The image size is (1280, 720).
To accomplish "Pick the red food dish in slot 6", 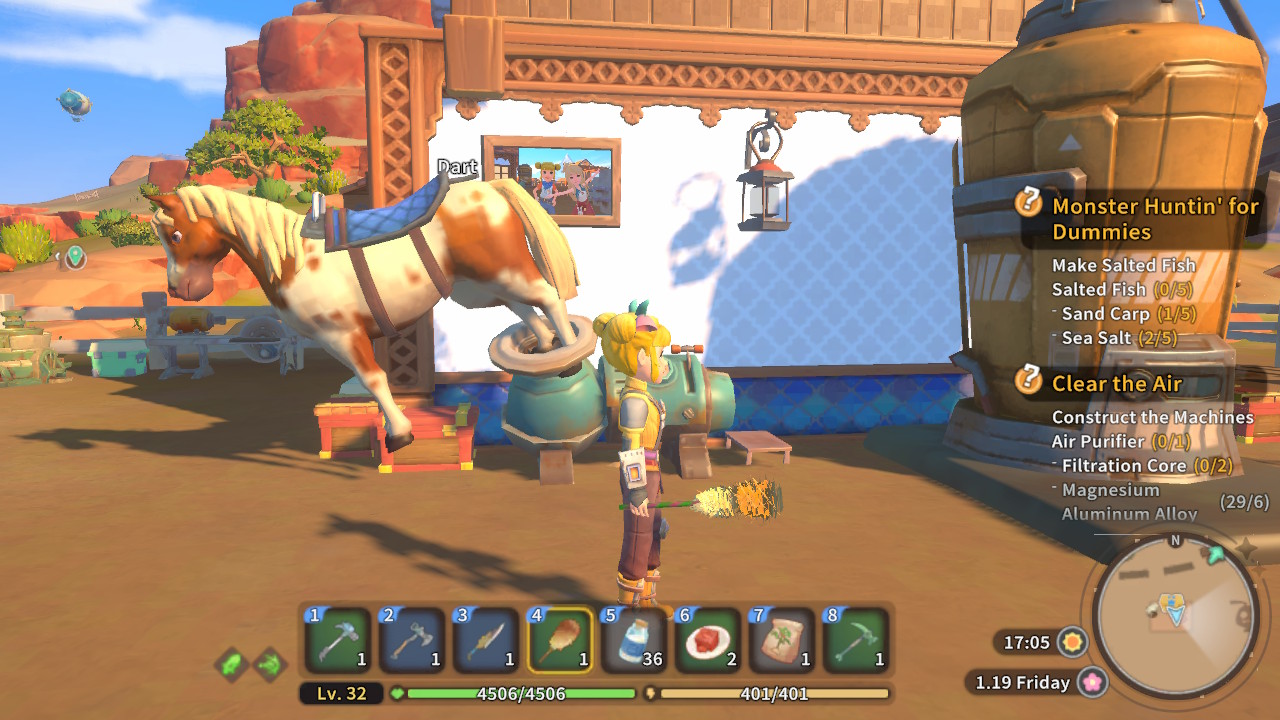I will [708, 640].
